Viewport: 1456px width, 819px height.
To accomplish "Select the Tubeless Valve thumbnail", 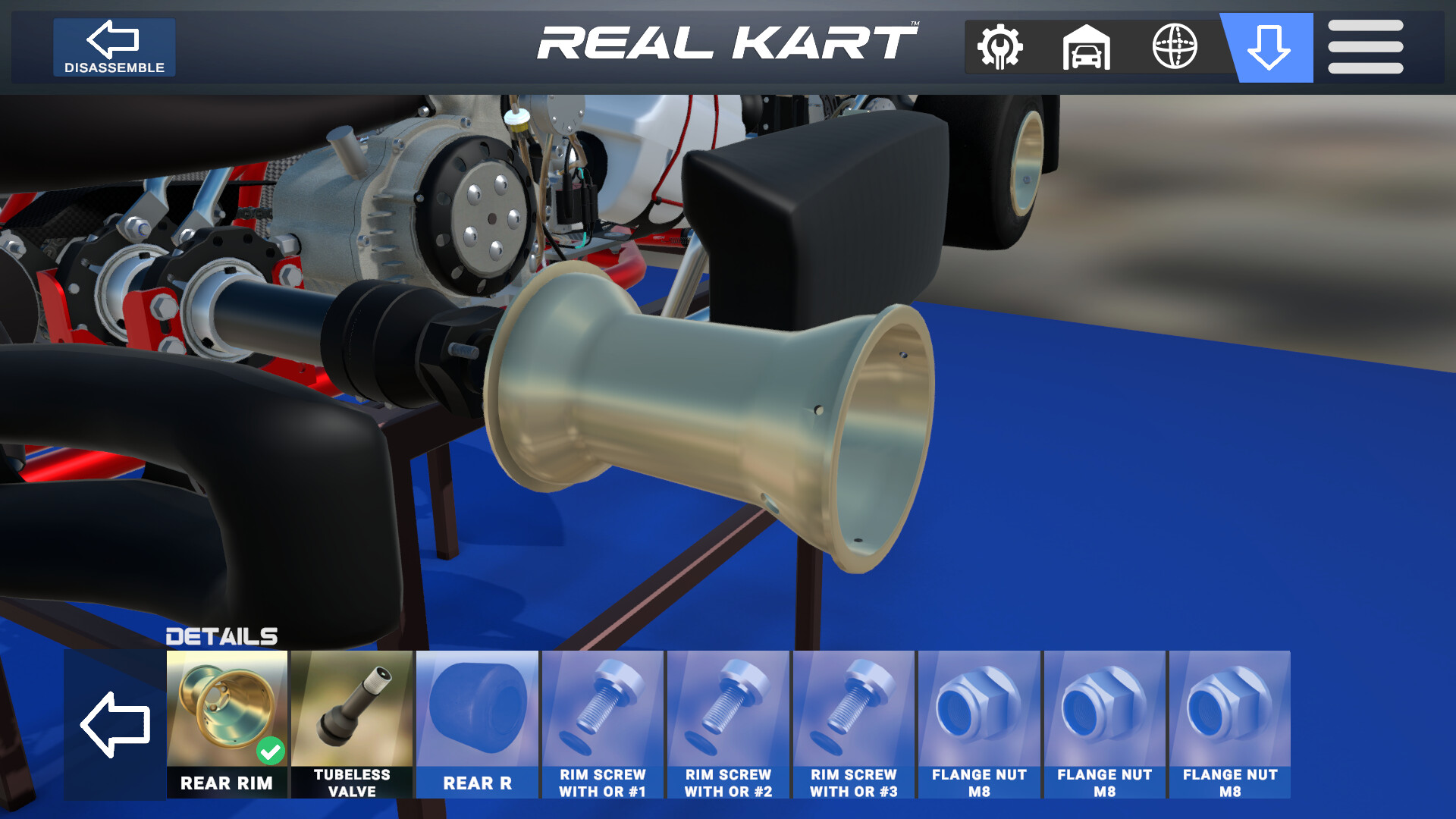I will (x=352, y=709).
